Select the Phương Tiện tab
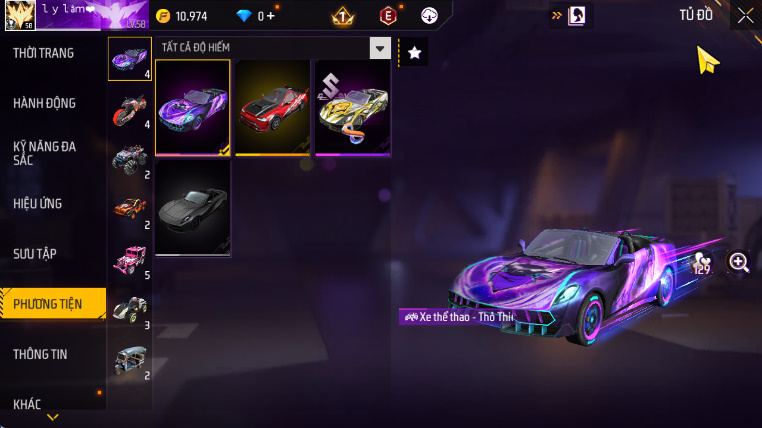Screen dimensions: 762x428 (x=47, y=304)
